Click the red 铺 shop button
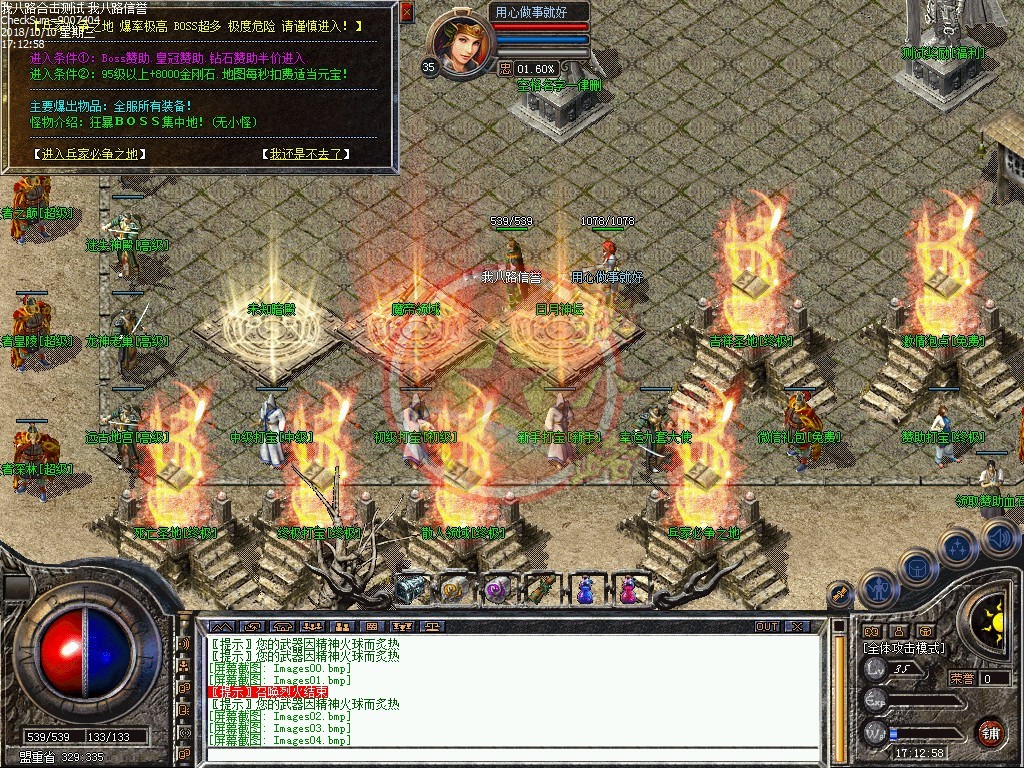 (990, 732)
